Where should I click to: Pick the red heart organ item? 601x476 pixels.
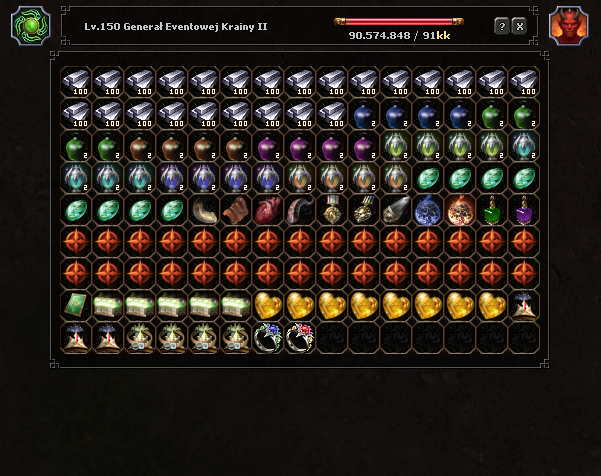pos(267,210)
